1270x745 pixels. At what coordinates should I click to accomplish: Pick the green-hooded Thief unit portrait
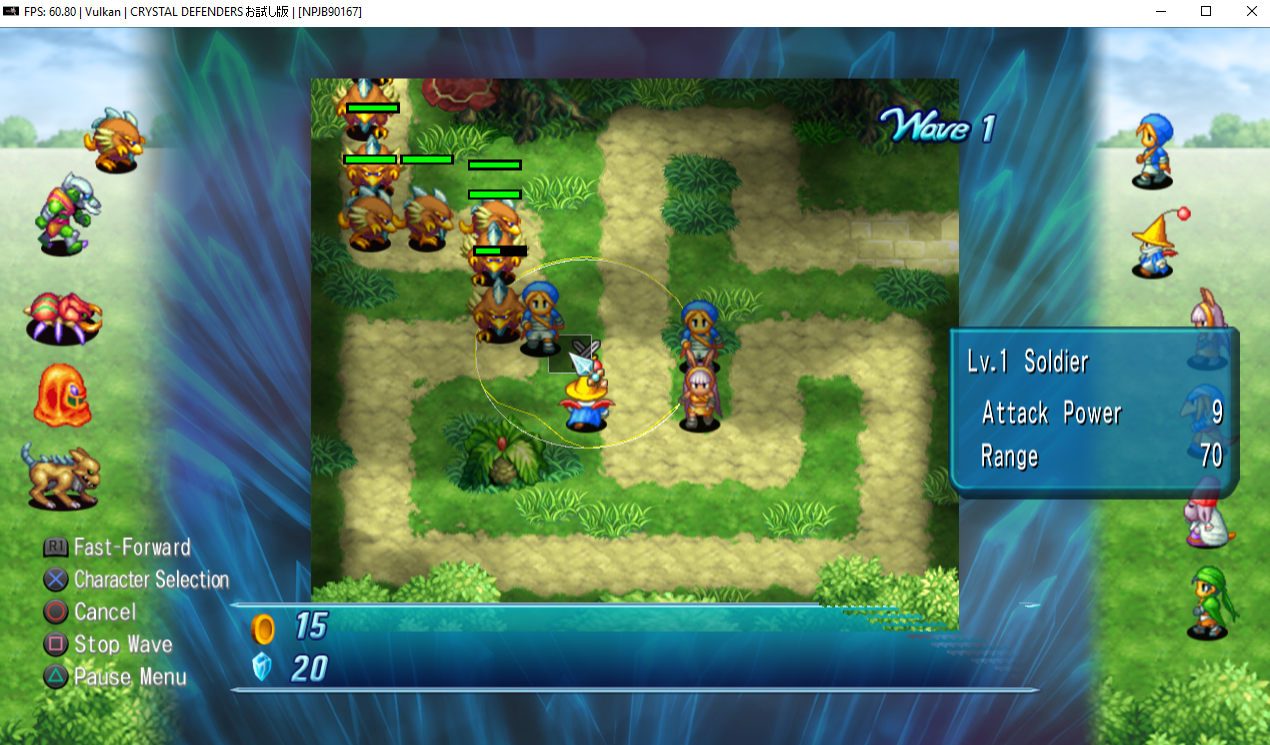pyautogui.click(x=1208, y=602)
